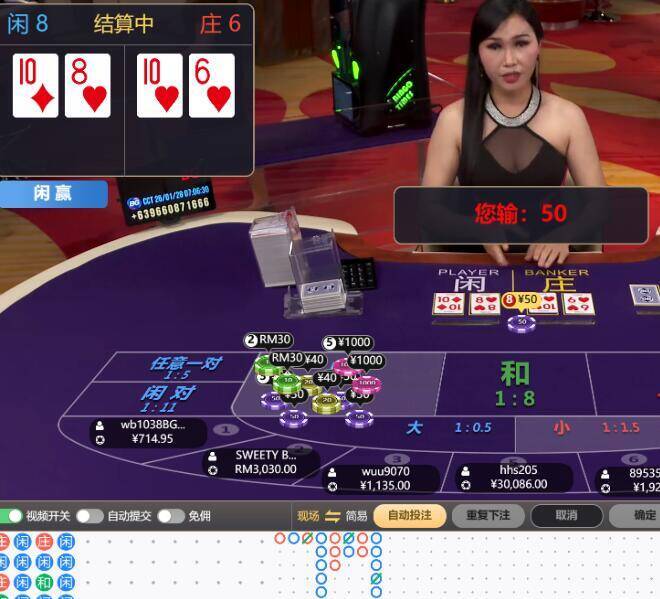Viewport: 660px width, 599px height.
Task: Select the SWEETY B... player seat
Action: pyautogui.click(x=263, y=461)
